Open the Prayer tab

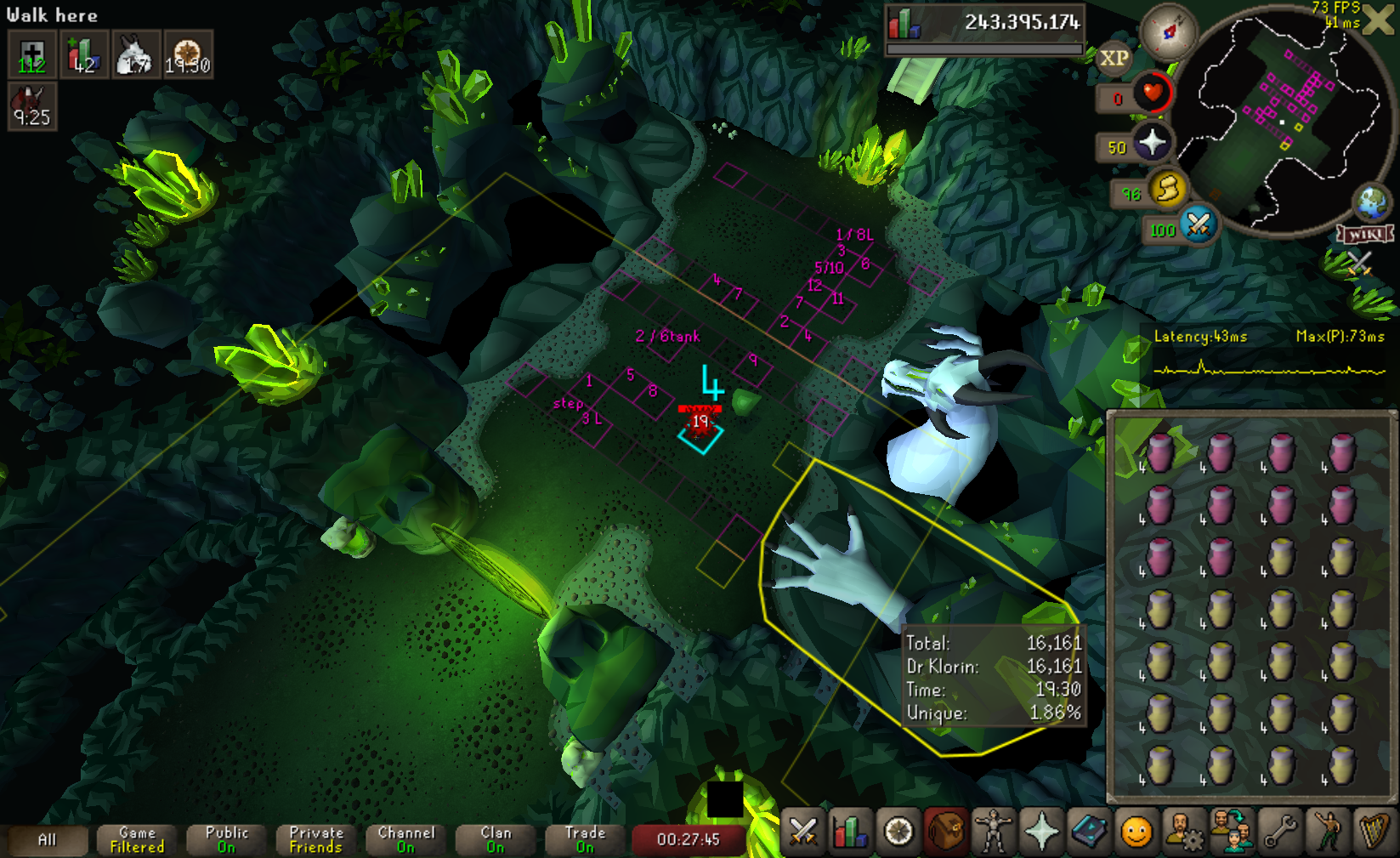1040,831
